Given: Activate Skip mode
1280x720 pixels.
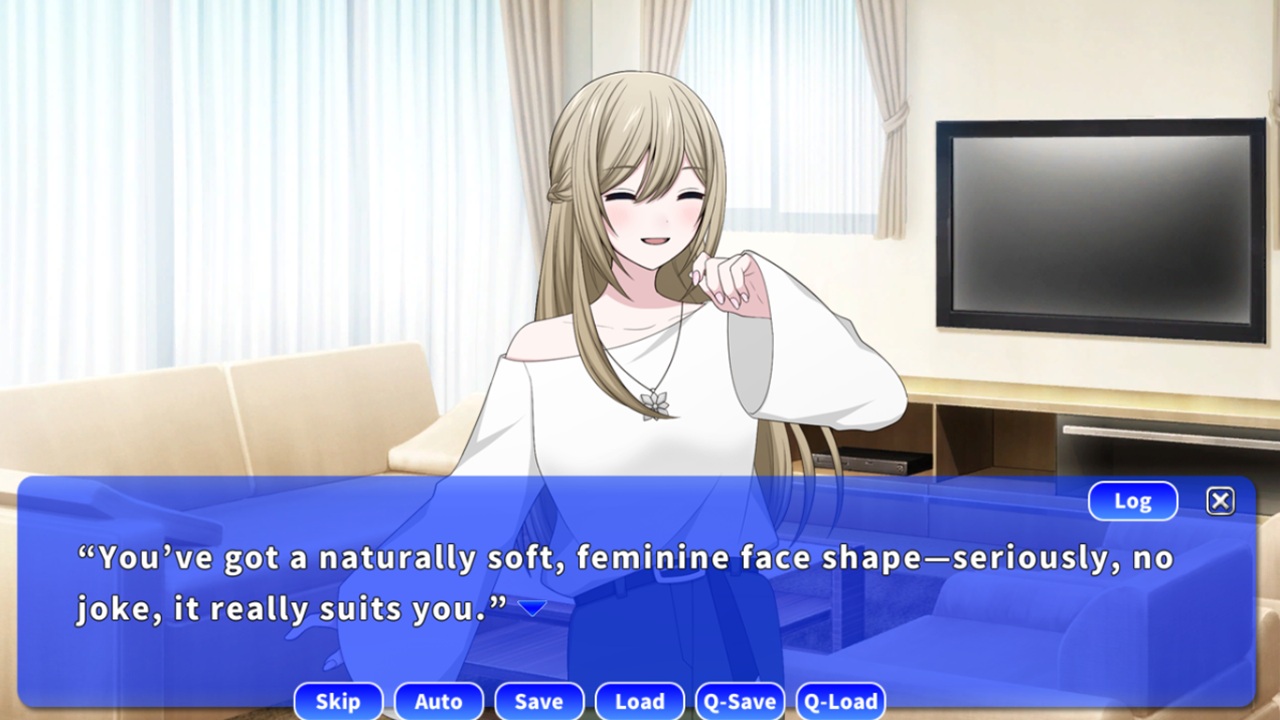Looking at the screenshot, I should [338, 701].
